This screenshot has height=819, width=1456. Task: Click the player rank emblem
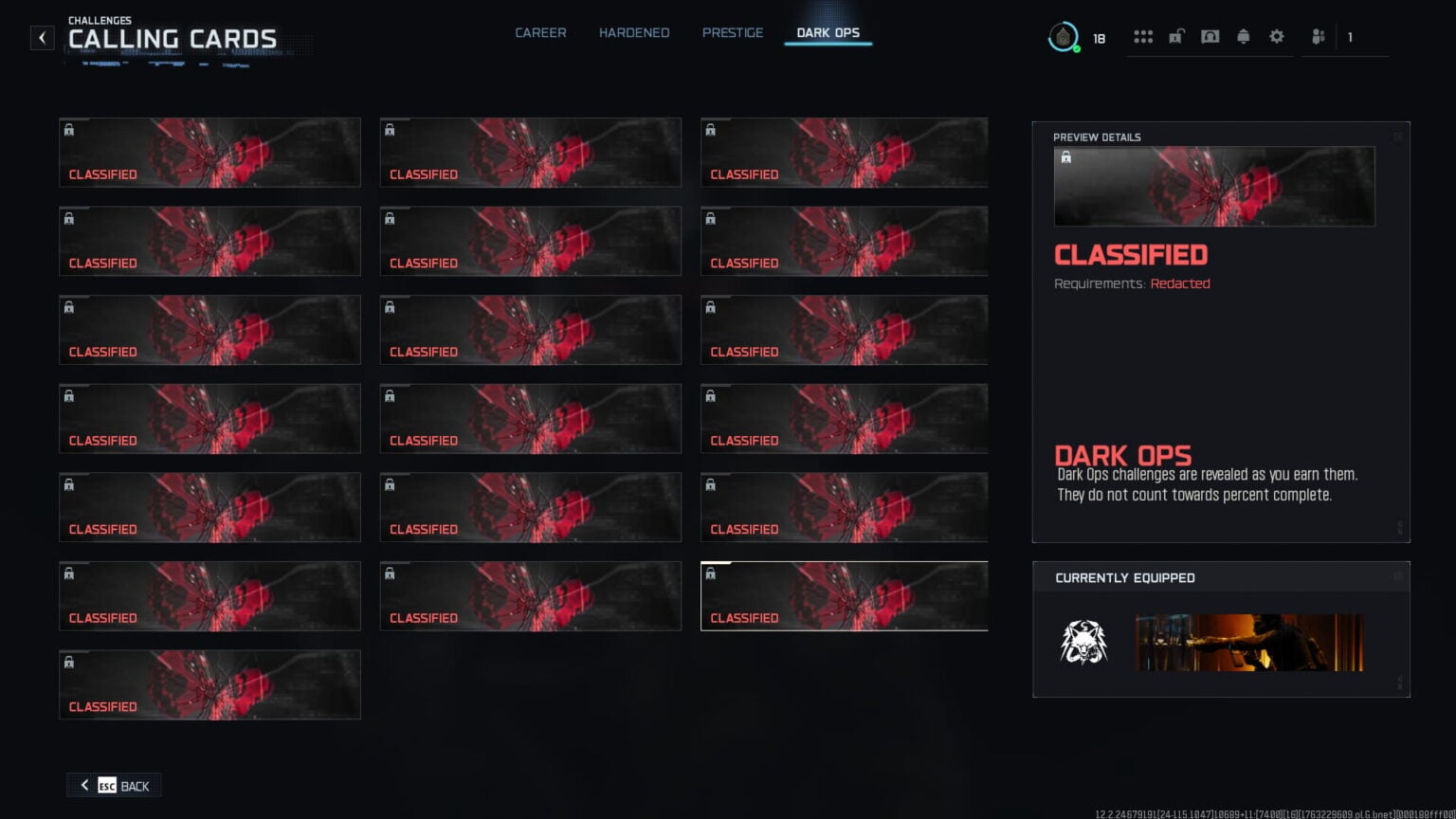(x=1064, y=36)
